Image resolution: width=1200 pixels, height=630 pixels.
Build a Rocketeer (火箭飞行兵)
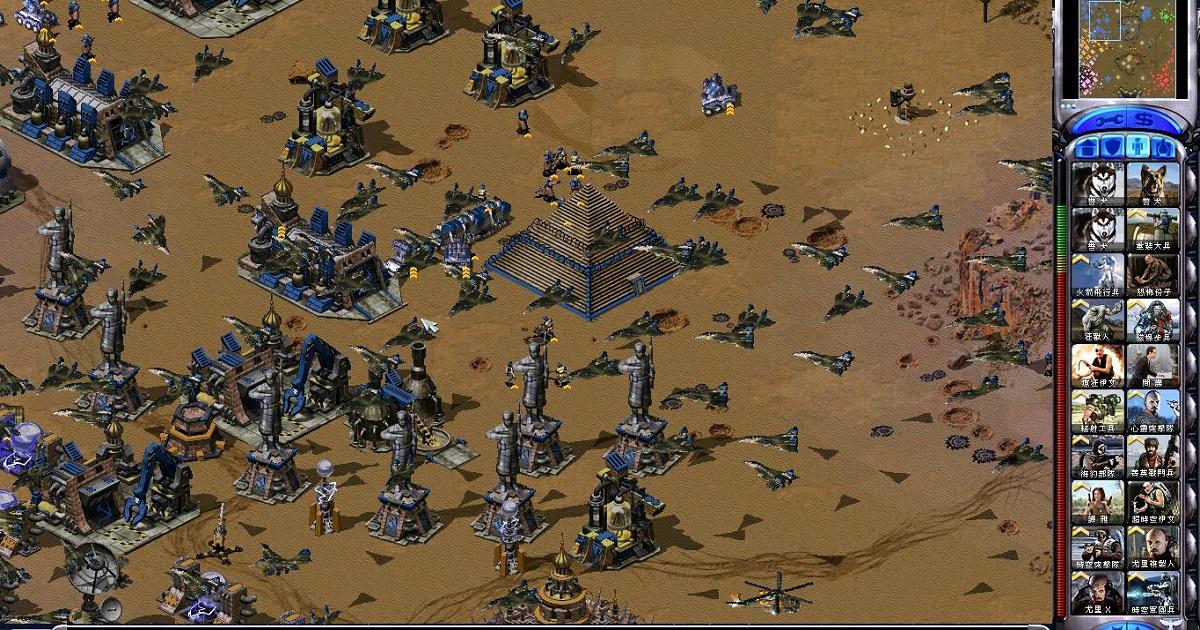point(1097,275)
